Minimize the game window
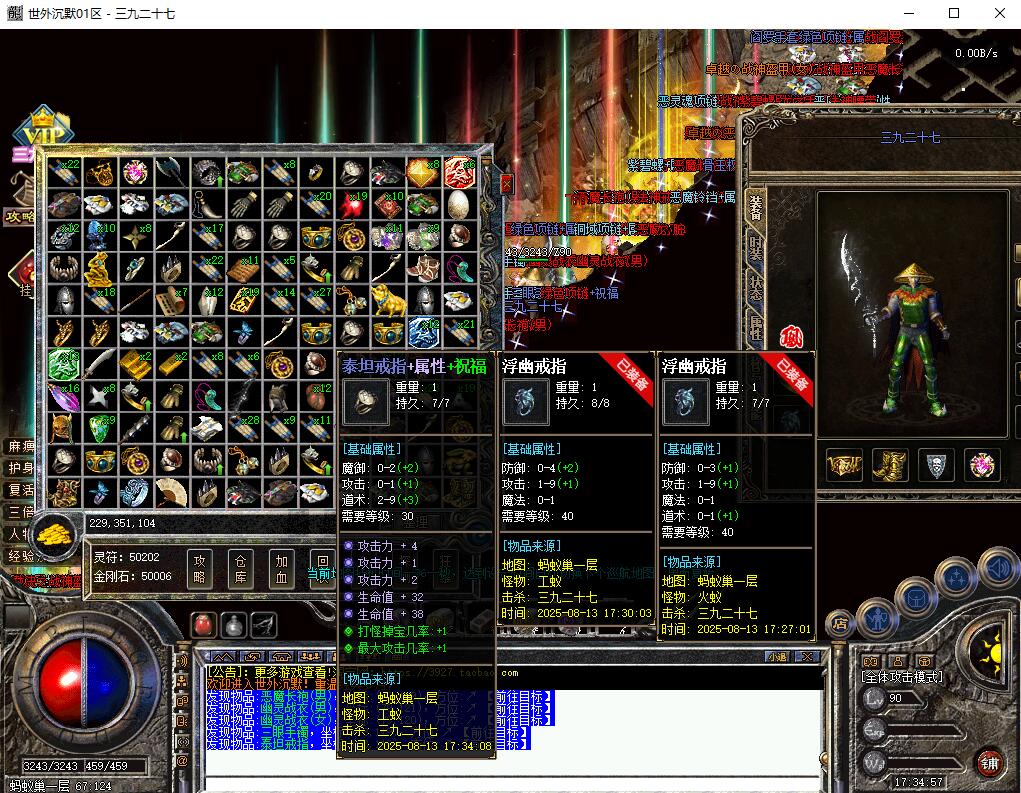The width and height of the screenshot is (1021, 793). click(906, 13)
